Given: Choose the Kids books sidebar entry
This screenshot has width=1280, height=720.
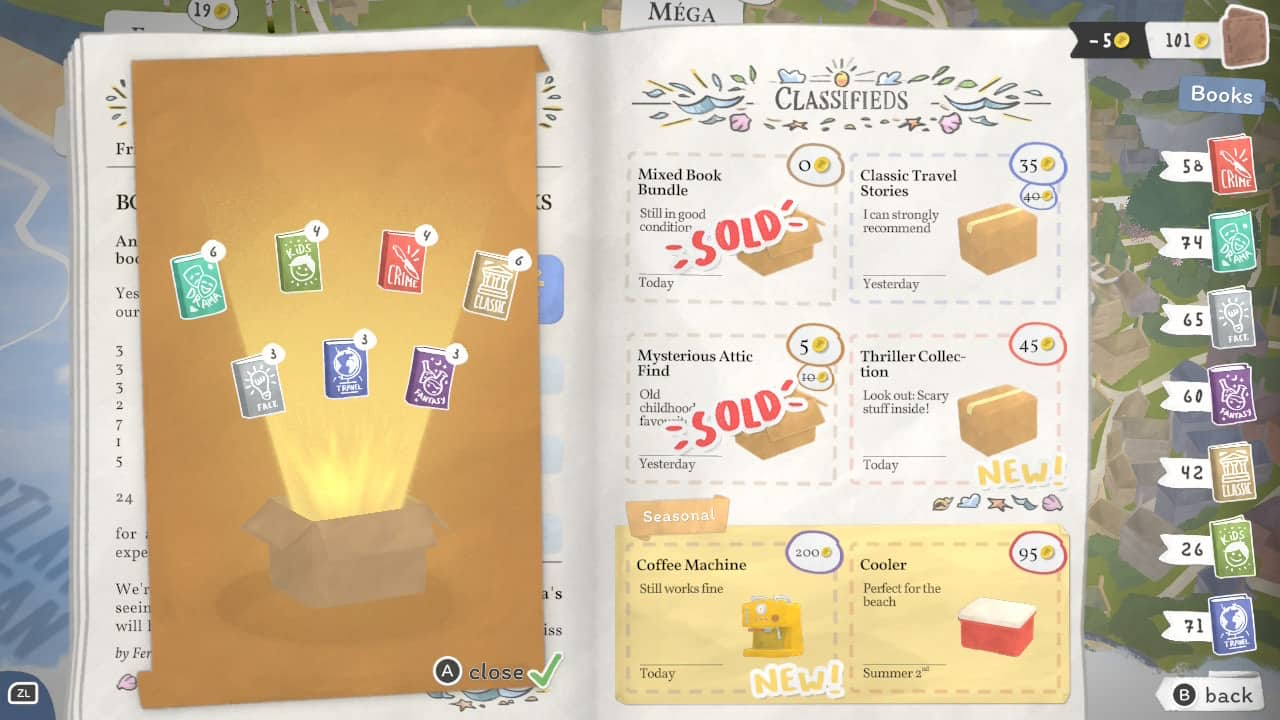Looking at the screenshot, I should tap(1230, 549).
